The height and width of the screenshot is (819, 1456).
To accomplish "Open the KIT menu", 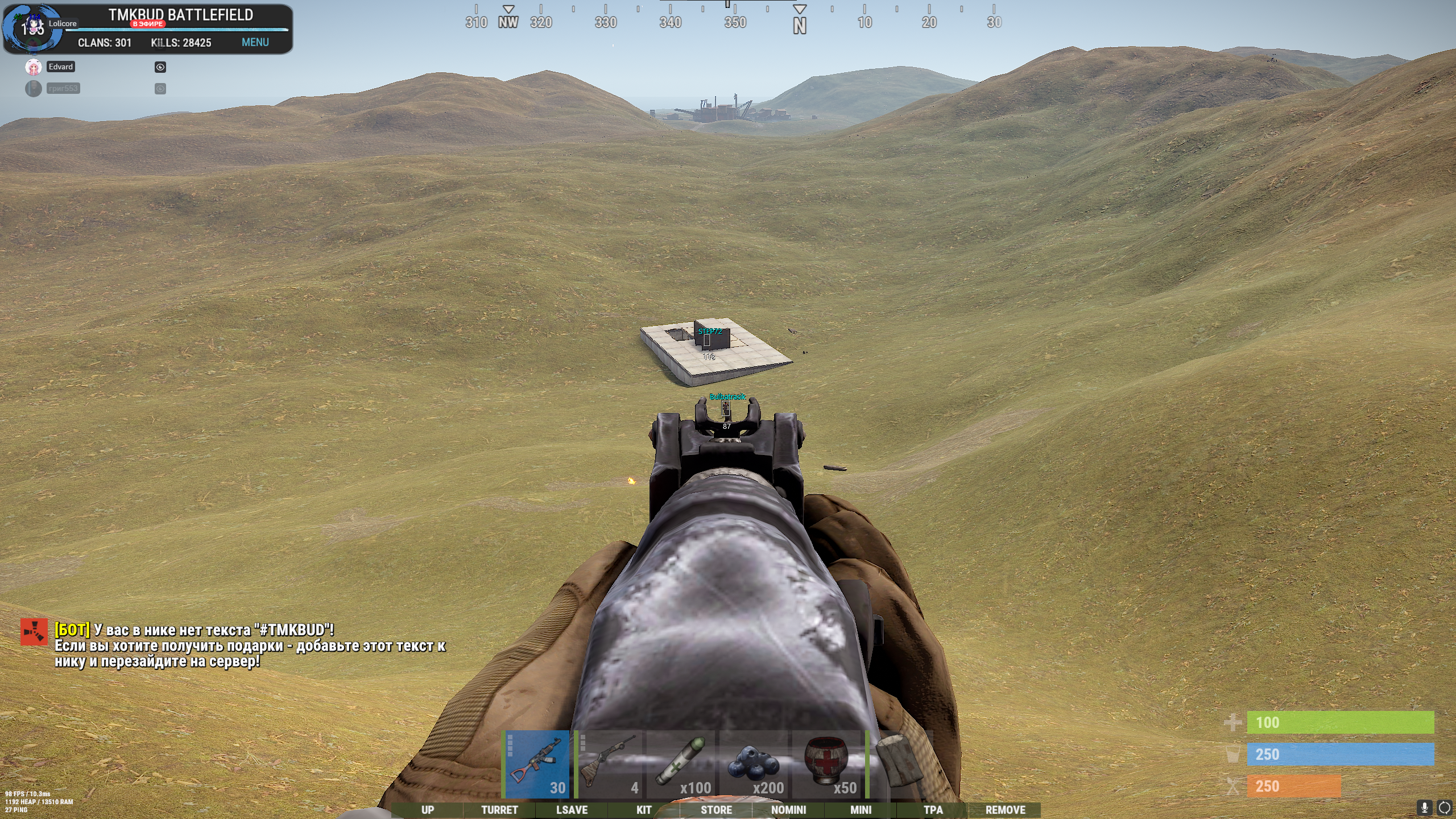I will [644, 810].
